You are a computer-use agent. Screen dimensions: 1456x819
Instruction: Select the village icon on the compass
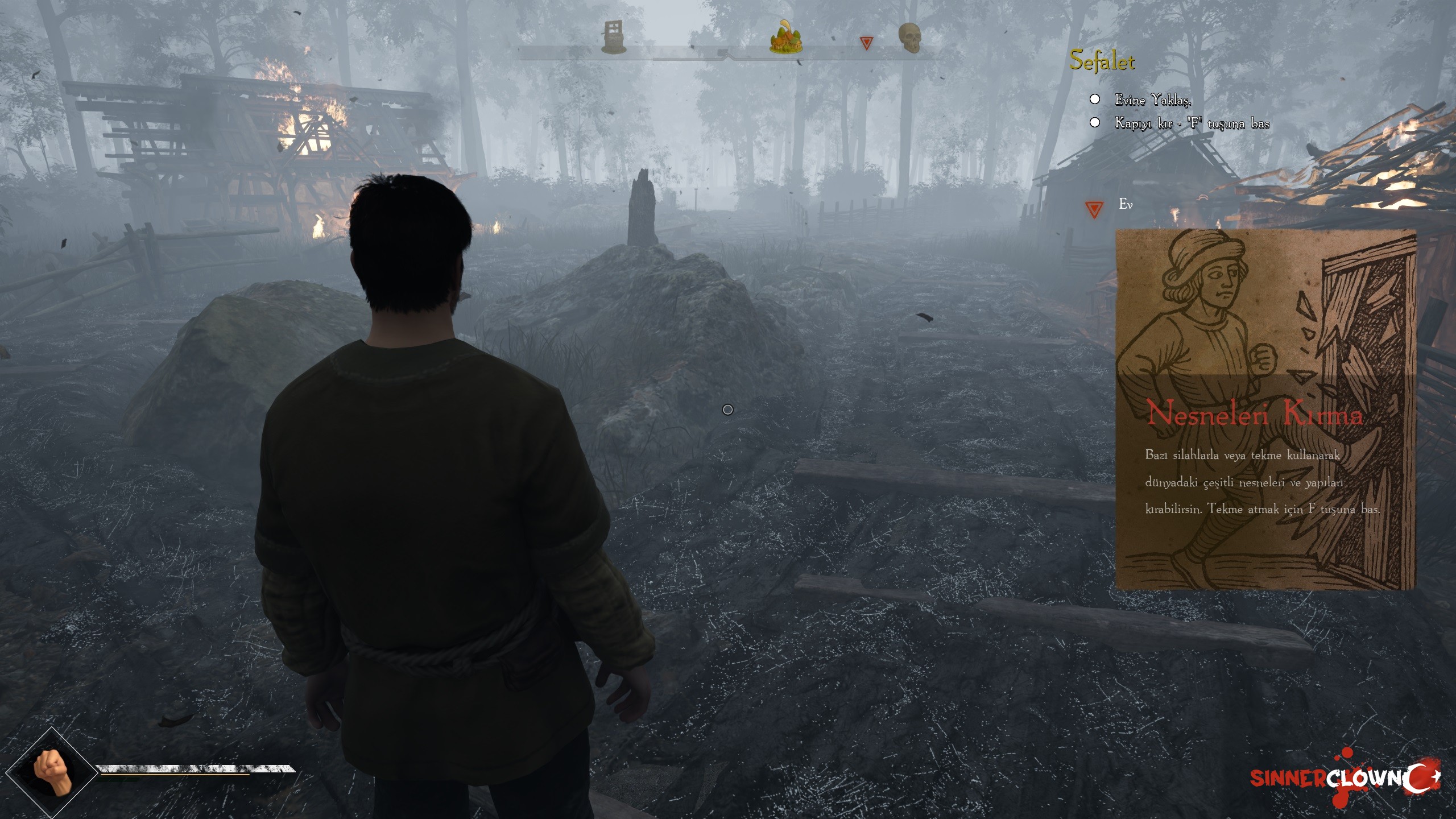click(787, 39)
